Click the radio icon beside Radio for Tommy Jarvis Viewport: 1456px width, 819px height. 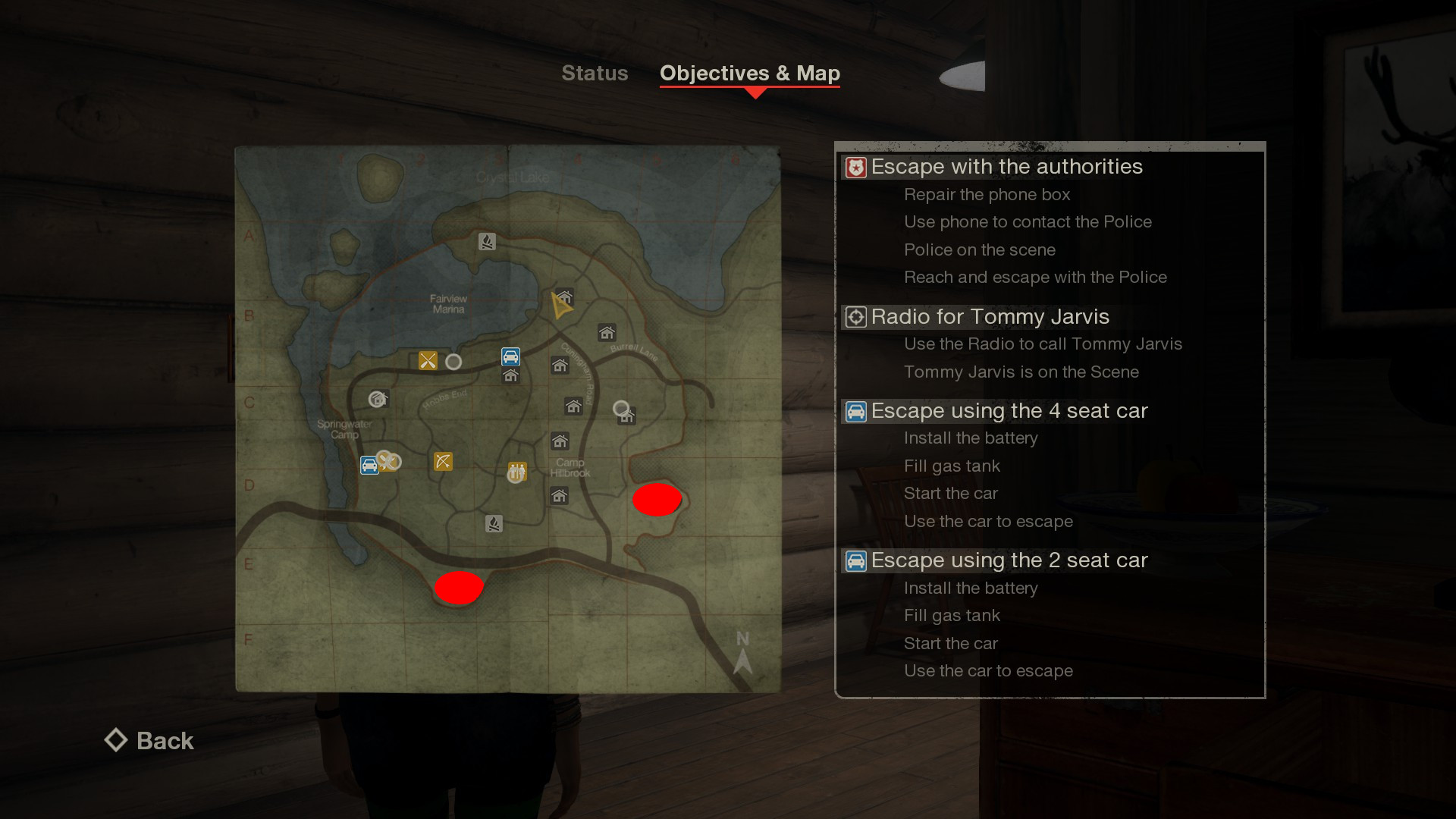(856, 318)
